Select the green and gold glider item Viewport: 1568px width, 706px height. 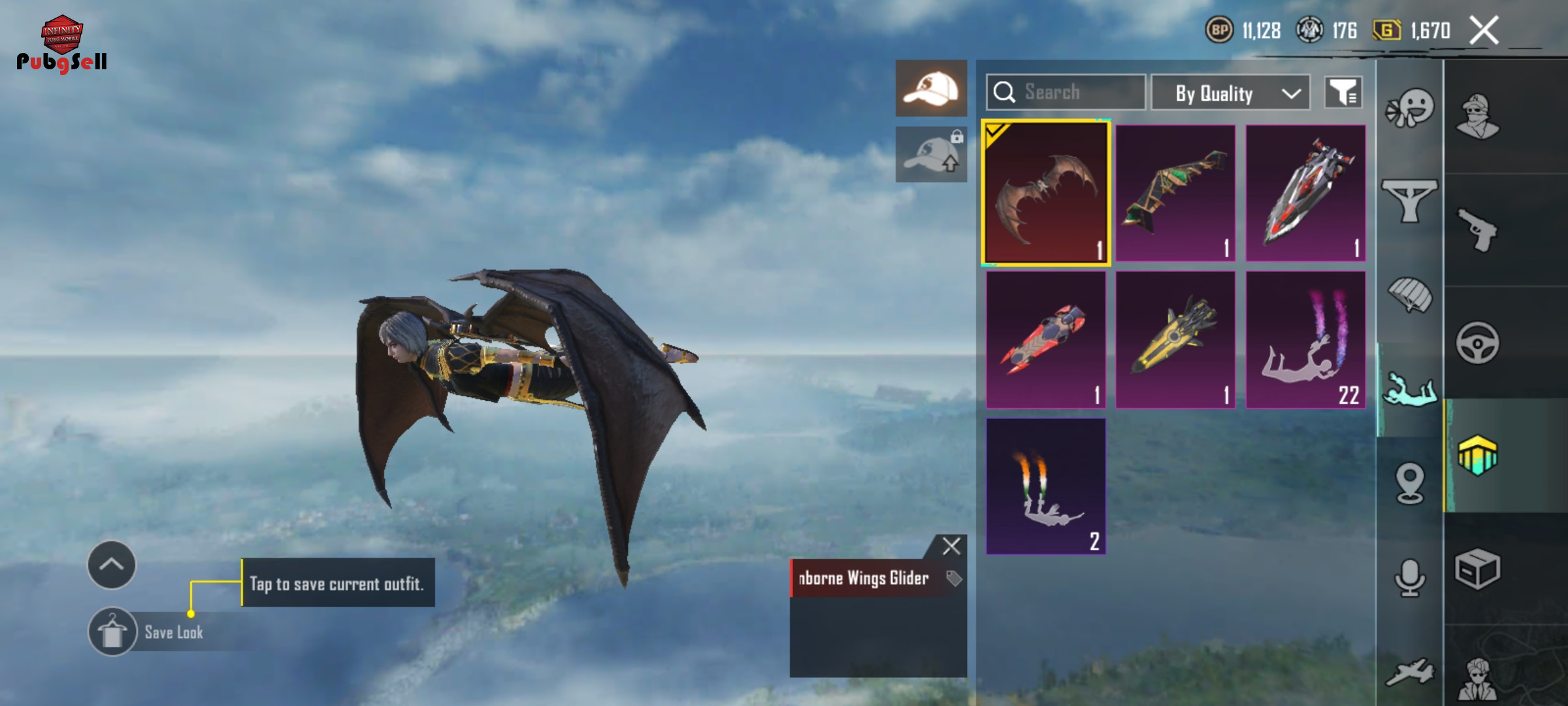[1175, 193]
